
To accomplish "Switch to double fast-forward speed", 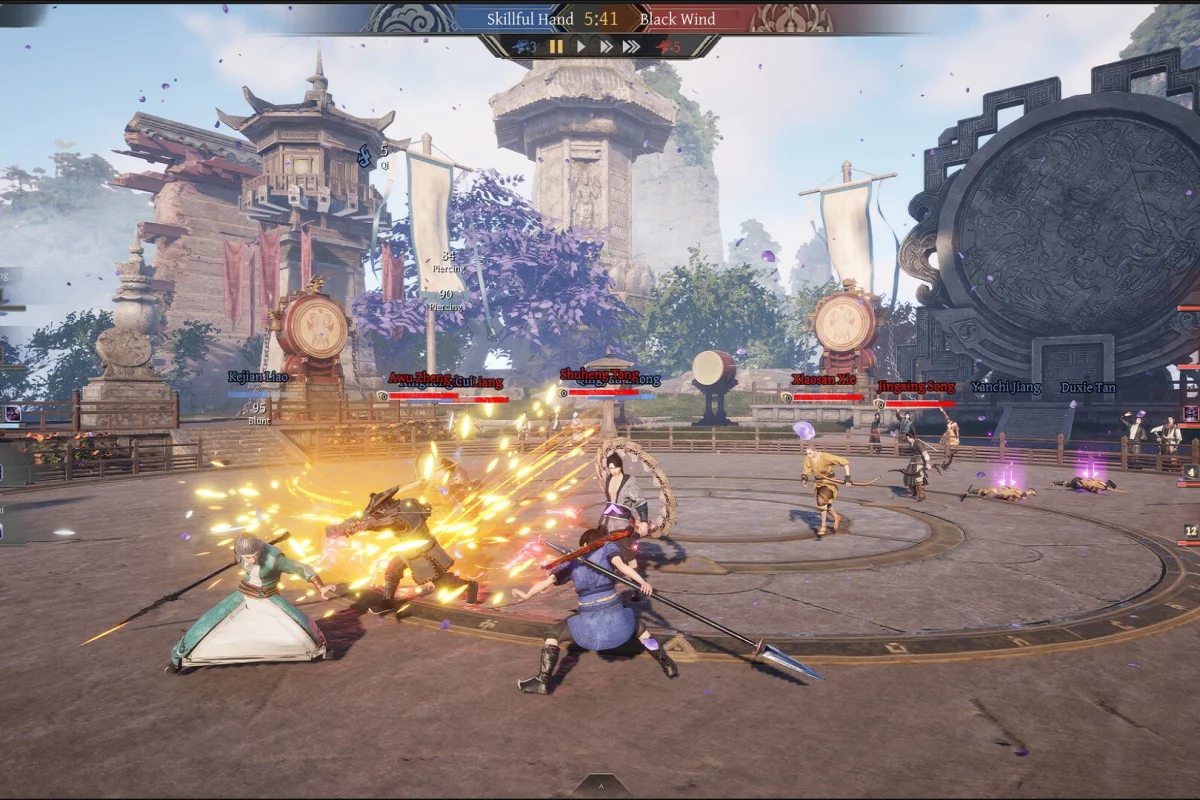I will point(605,46).
